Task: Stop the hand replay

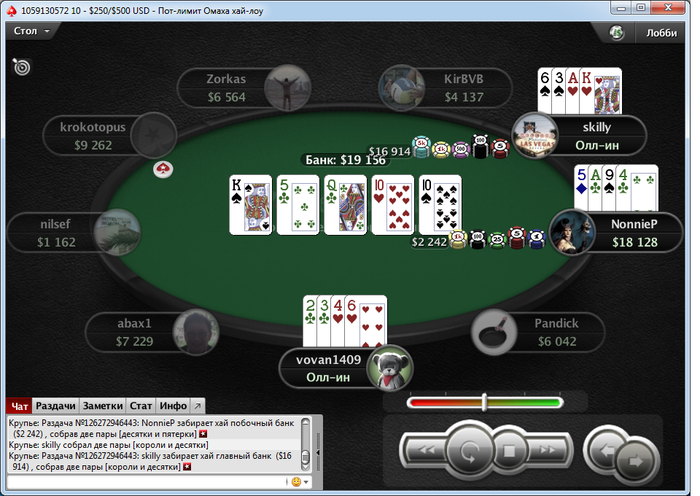Action: [508, 451]
